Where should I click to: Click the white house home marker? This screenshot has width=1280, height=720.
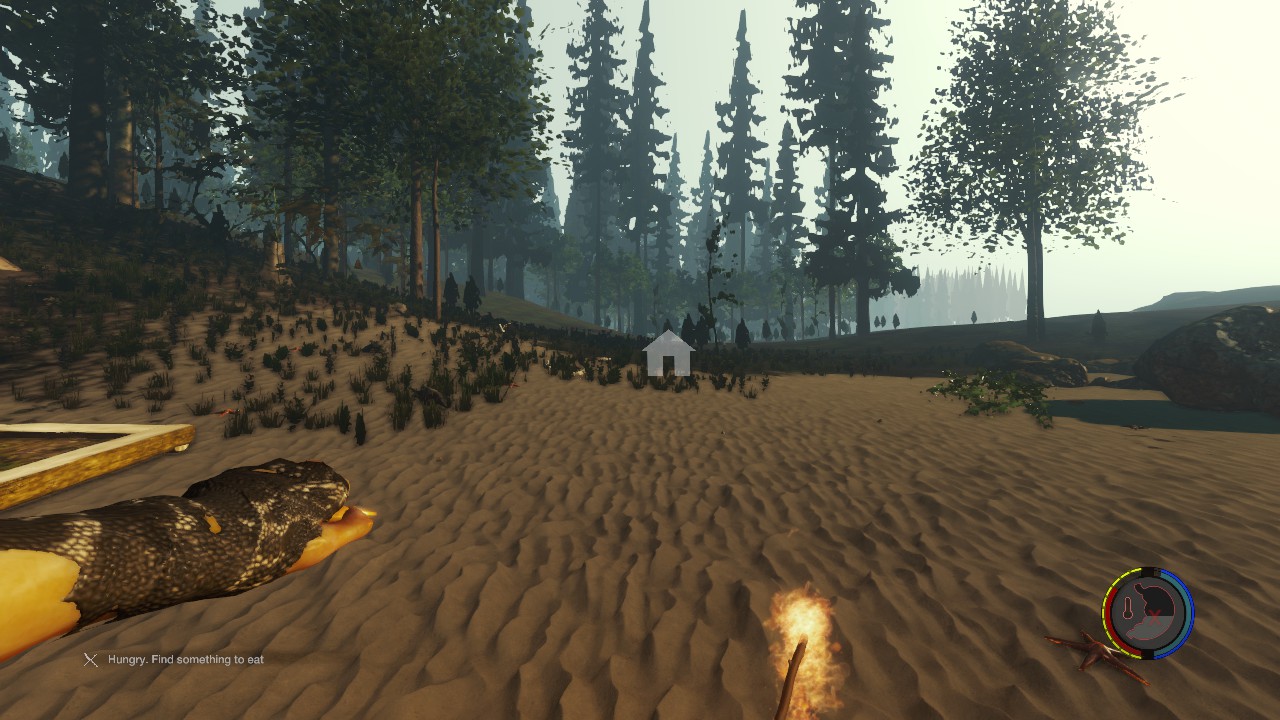[668, 355]
